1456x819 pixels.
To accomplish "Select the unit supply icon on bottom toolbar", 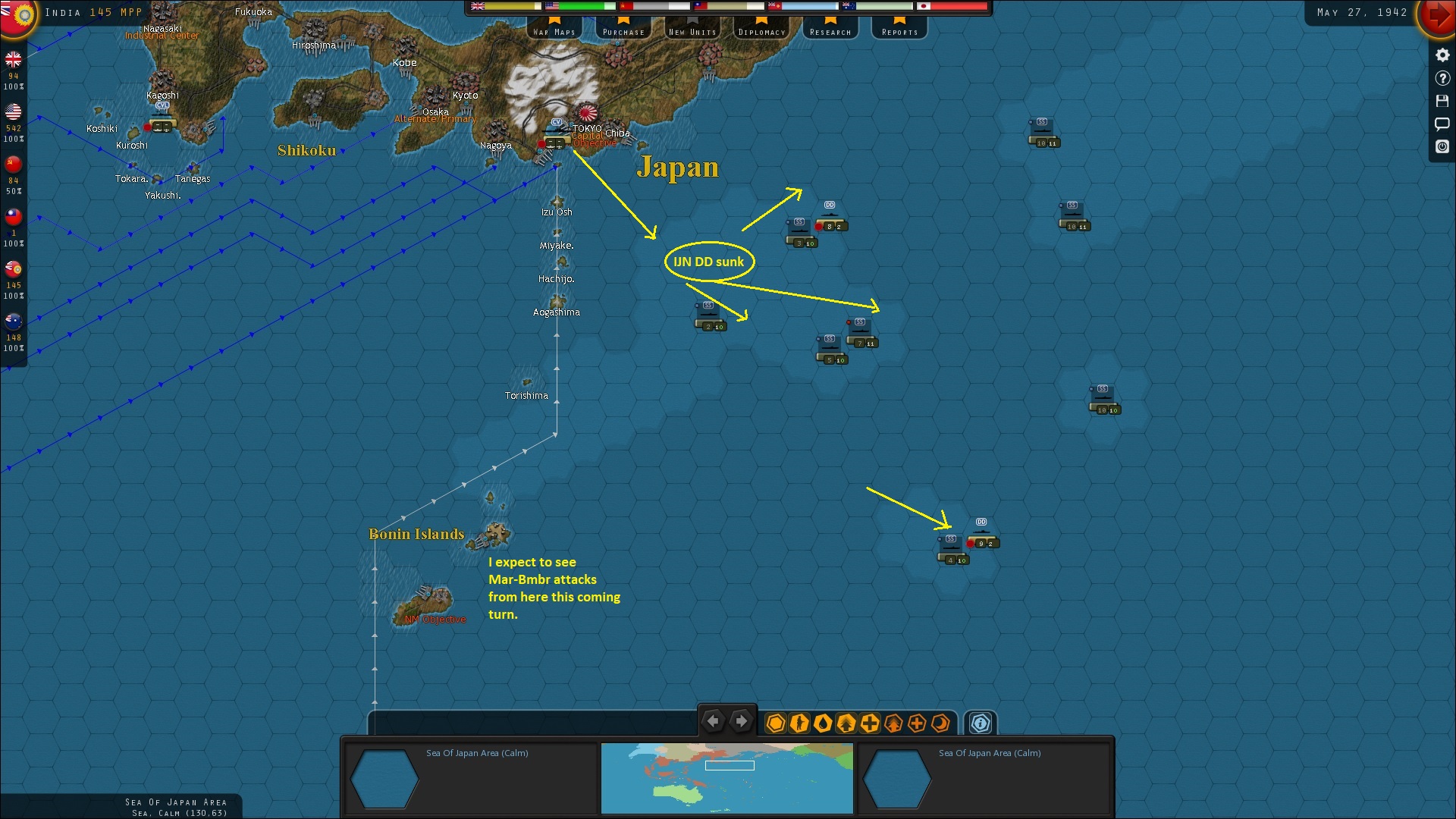I will click(823, 724).
